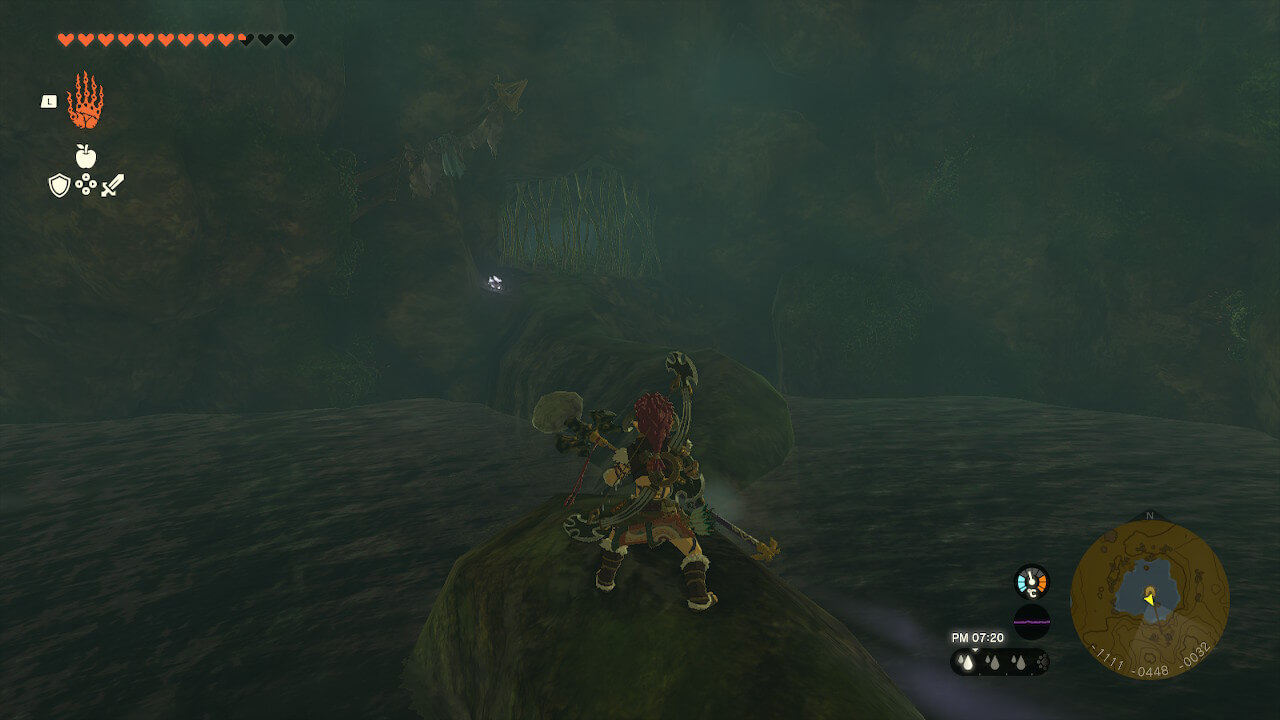The height and width of the screenshot is (720, 1280).
Task: Choose the shield quick-select icon
Action: coord(59,185)
